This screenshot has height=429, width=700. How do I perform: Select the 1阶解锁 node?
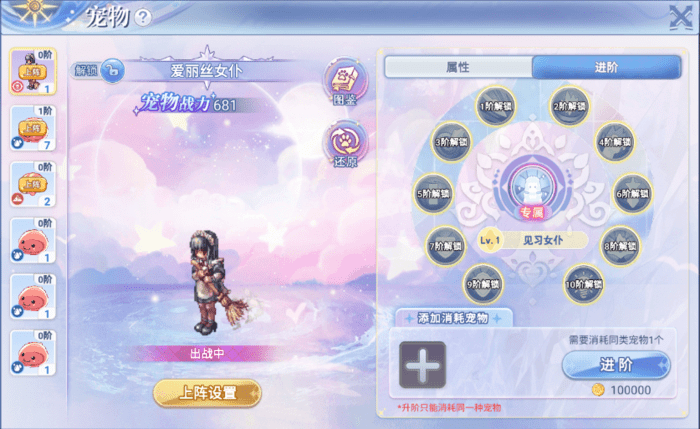pyautogui.click(x=496, y=105)
